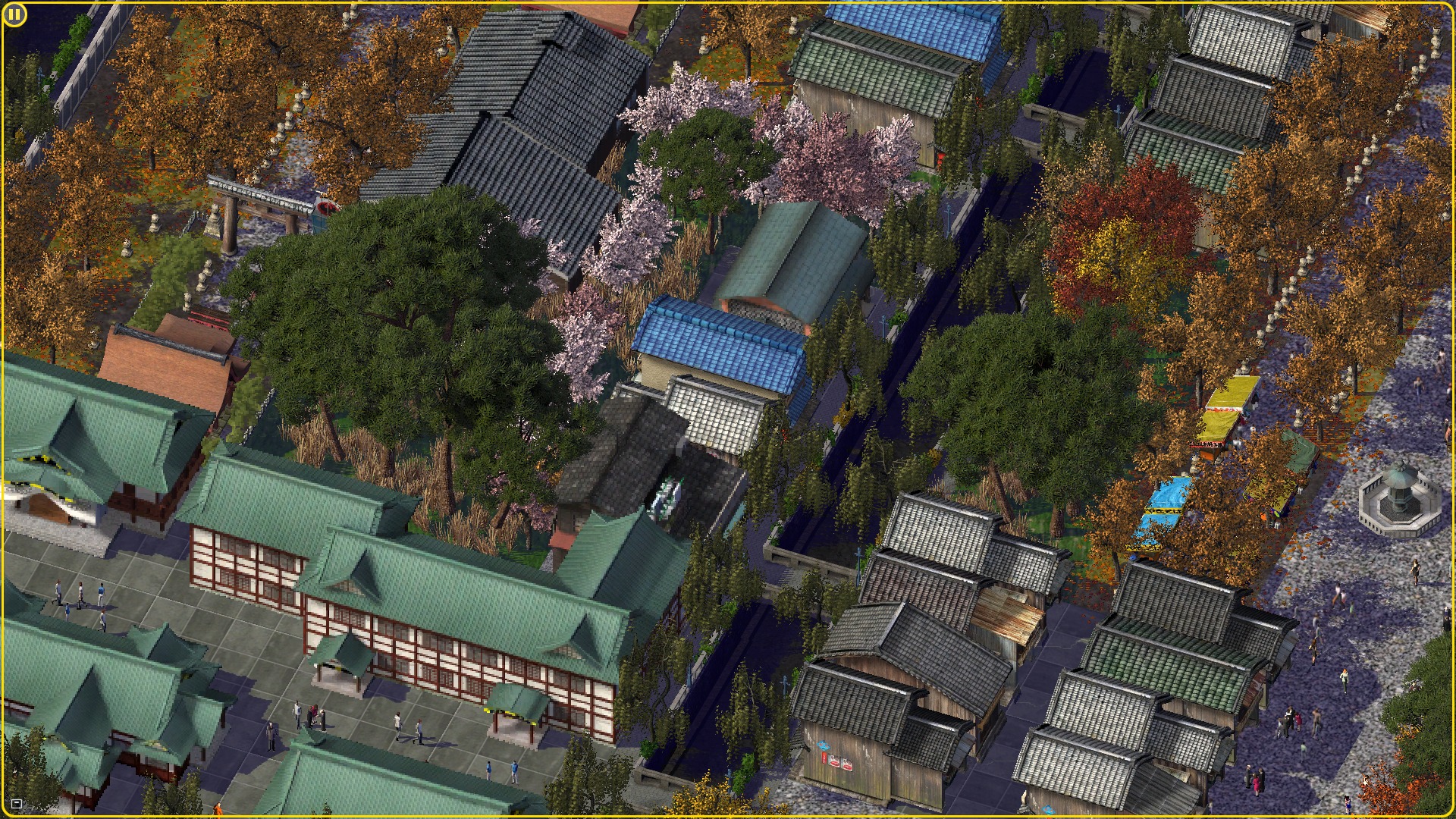Viewport: 1456px width, 819px height.
Task: Click the yellow pause indicator icon
Action: pos(14,15)
